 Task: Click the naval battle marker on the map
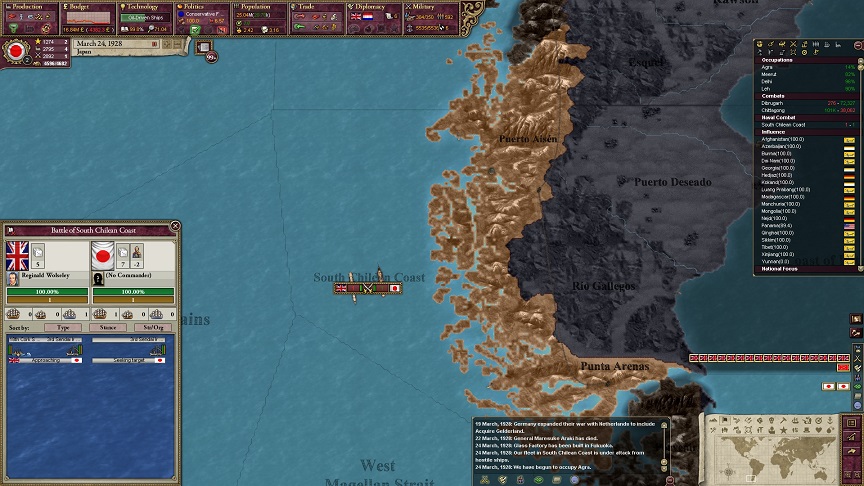[x=368, y=288]
